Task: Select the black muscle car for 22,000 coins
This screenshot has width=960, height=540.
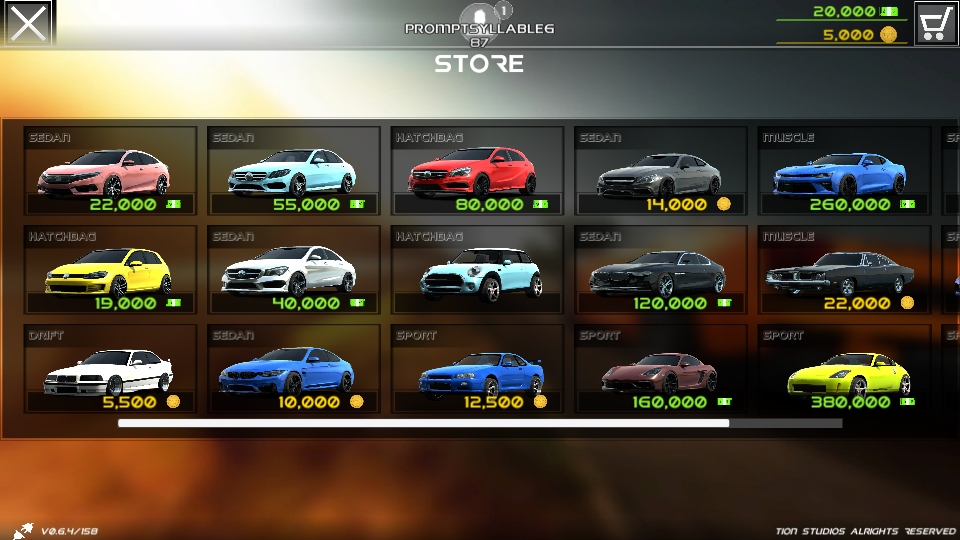Action: (845, 270)
